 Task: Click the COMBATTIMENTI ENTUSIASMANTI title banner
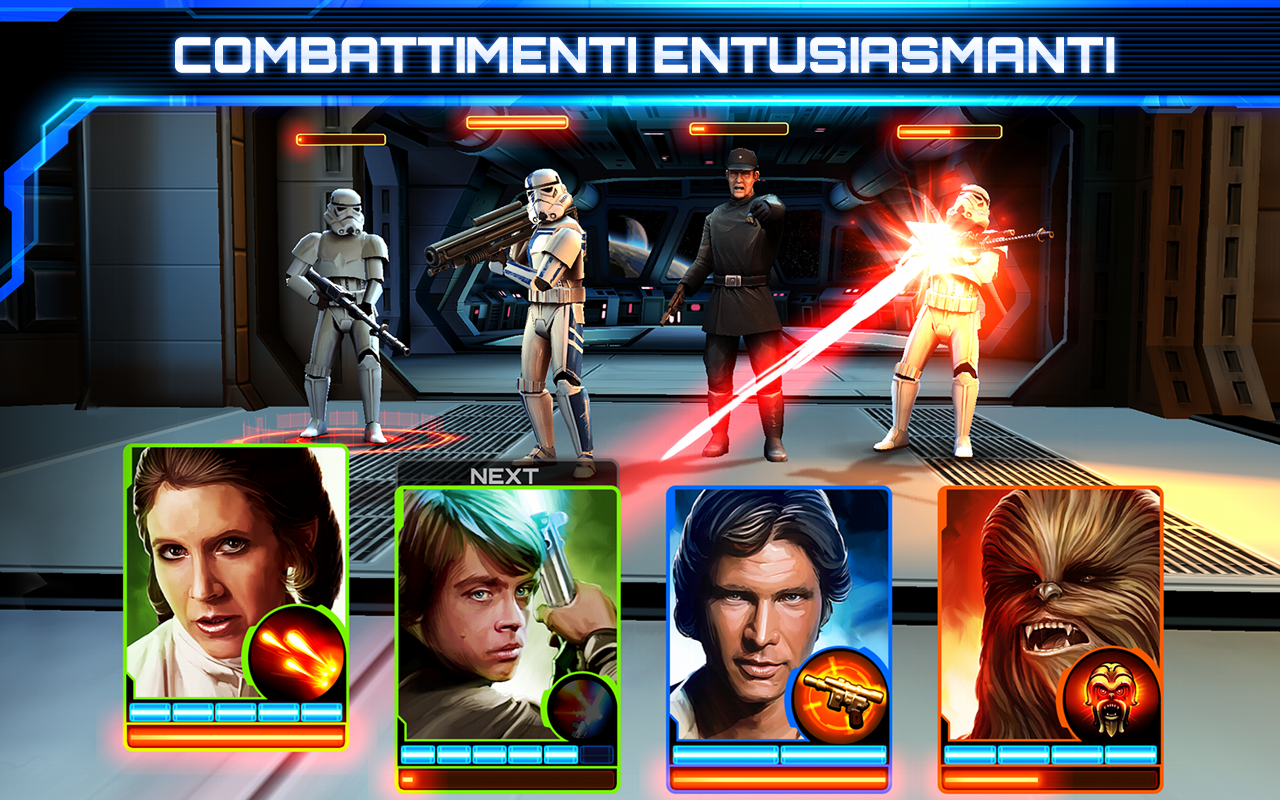click(640, 48)
